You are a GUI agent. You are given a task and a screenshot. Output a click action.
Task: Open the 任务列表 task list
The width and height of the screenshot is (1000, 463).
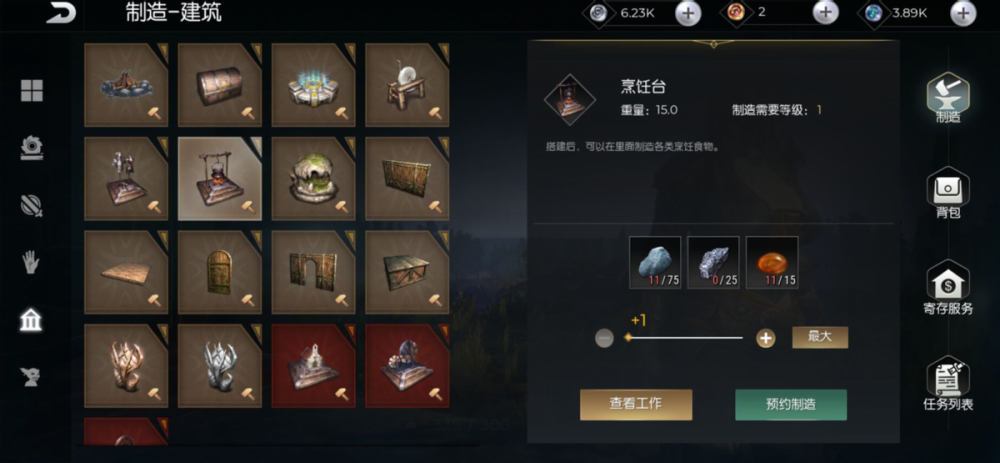click(x=947, y=385)
